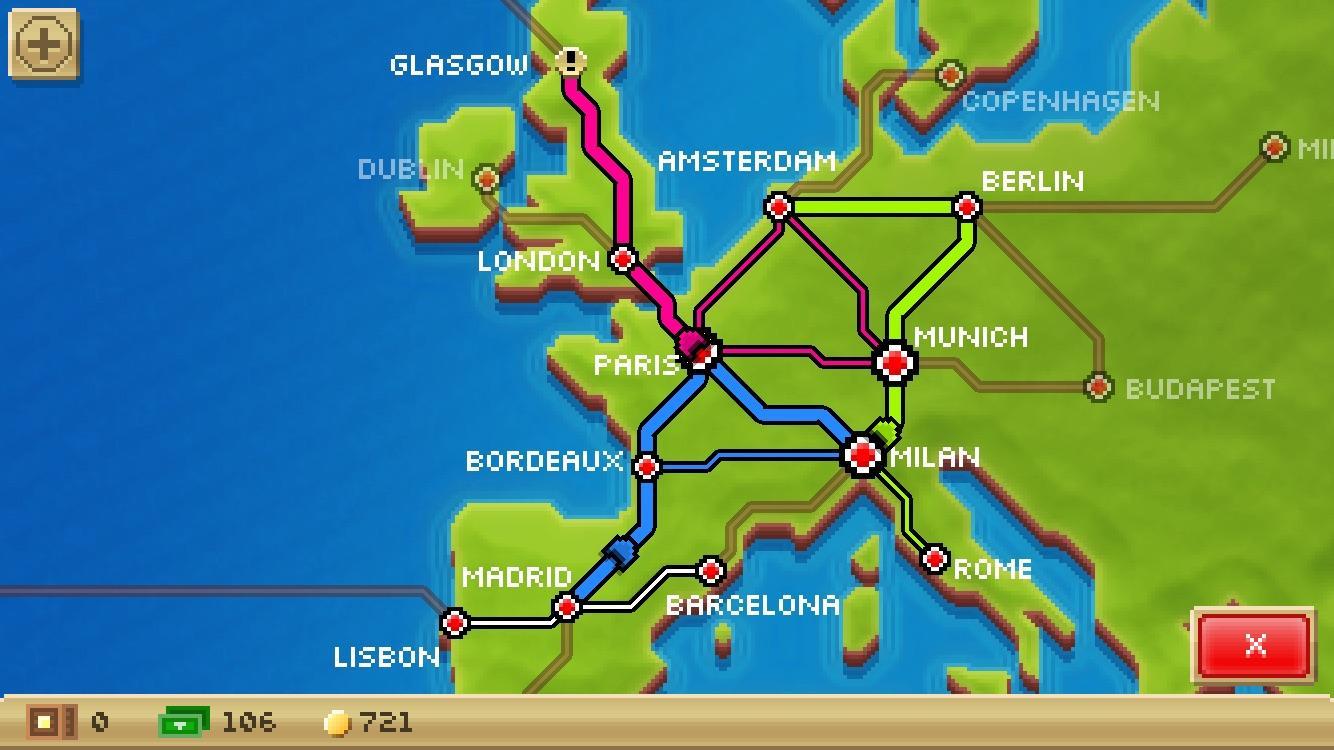Select the Barcelona station node

[711, 571]
